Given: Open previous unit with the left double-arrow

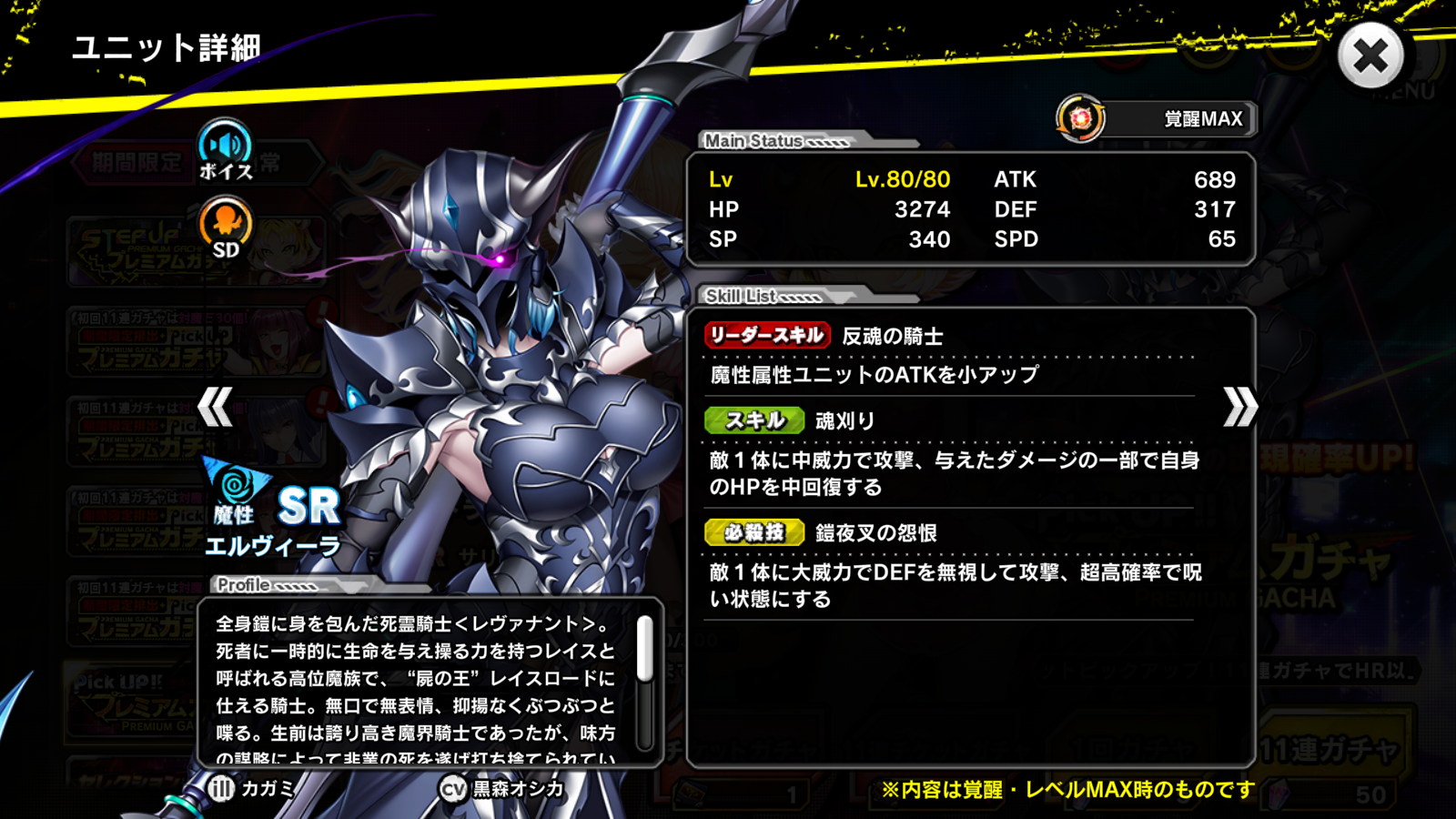Looking at the screenshot, I should (216, 409).
